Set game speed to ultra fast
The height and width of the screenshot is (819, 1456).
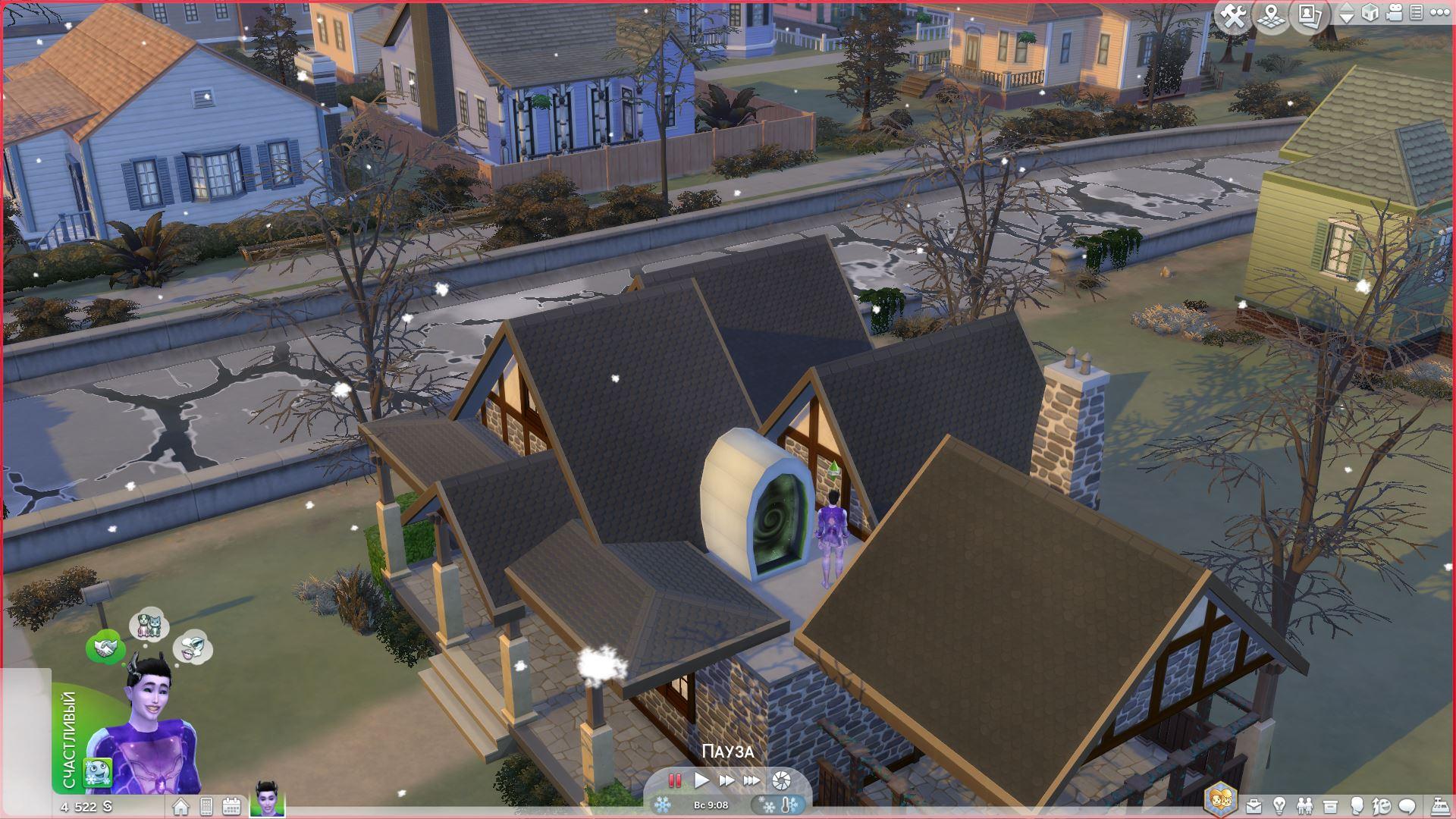pos(752,780)
